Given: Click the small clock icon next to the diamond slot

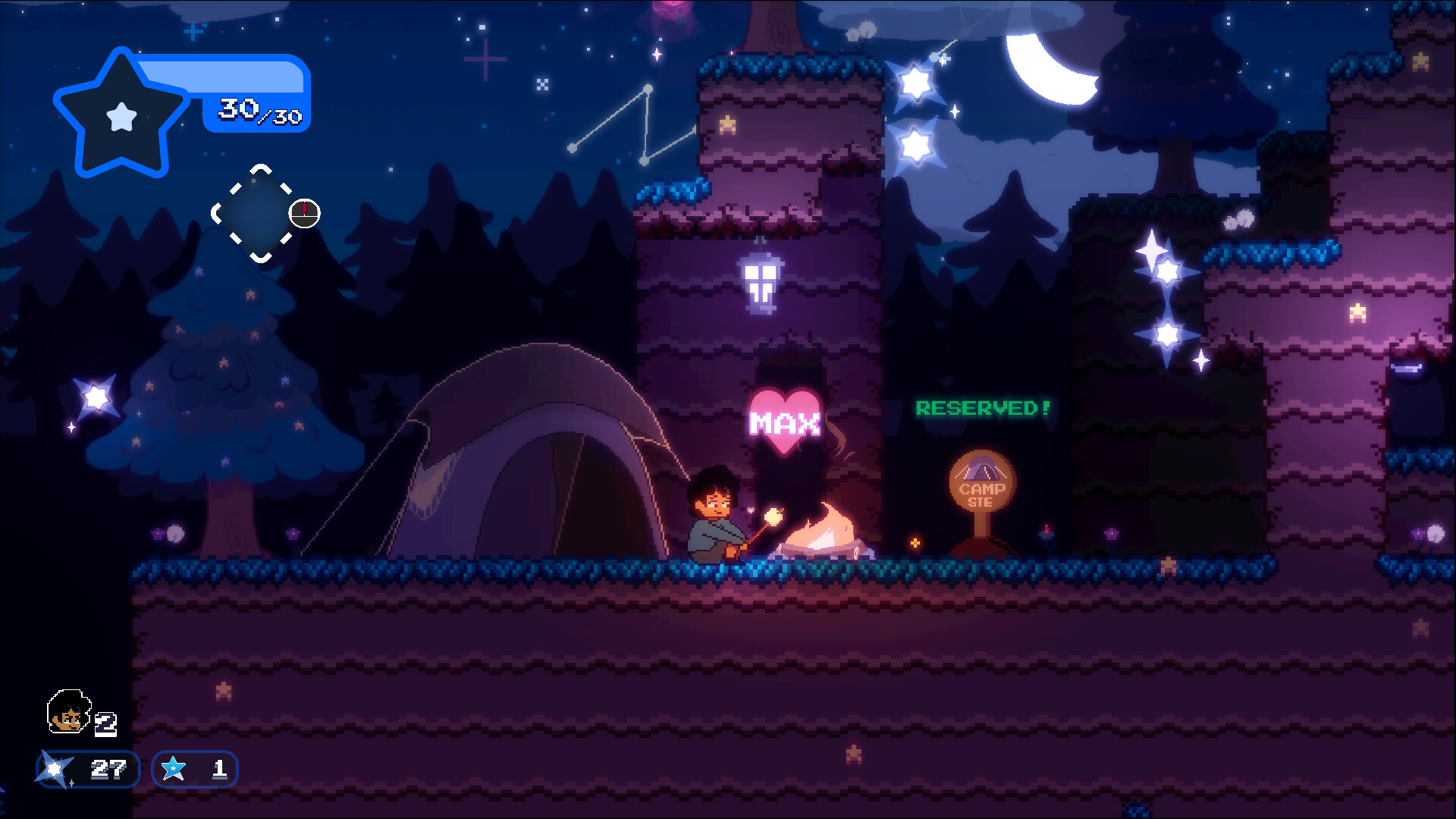Looking at the screenshot, I should point(303,215).
